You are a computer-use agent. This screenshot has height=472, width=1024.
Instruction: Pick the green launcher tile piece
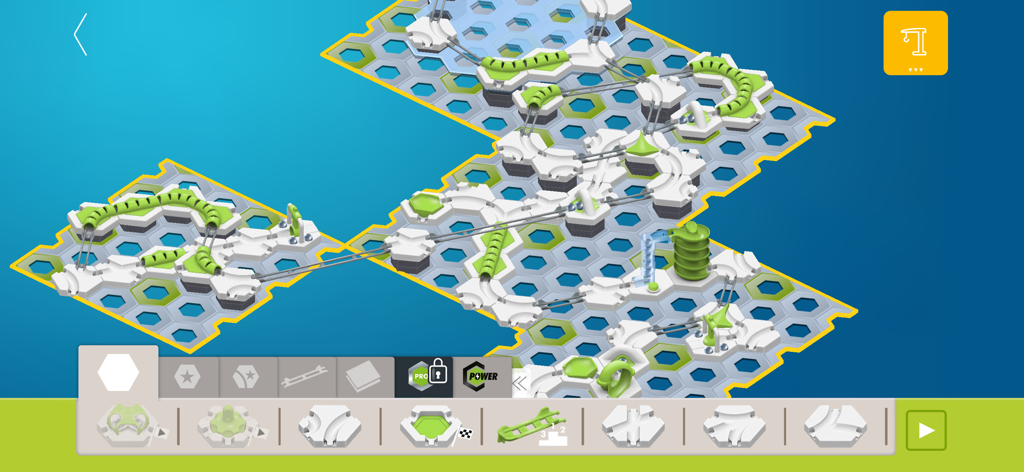129,426
